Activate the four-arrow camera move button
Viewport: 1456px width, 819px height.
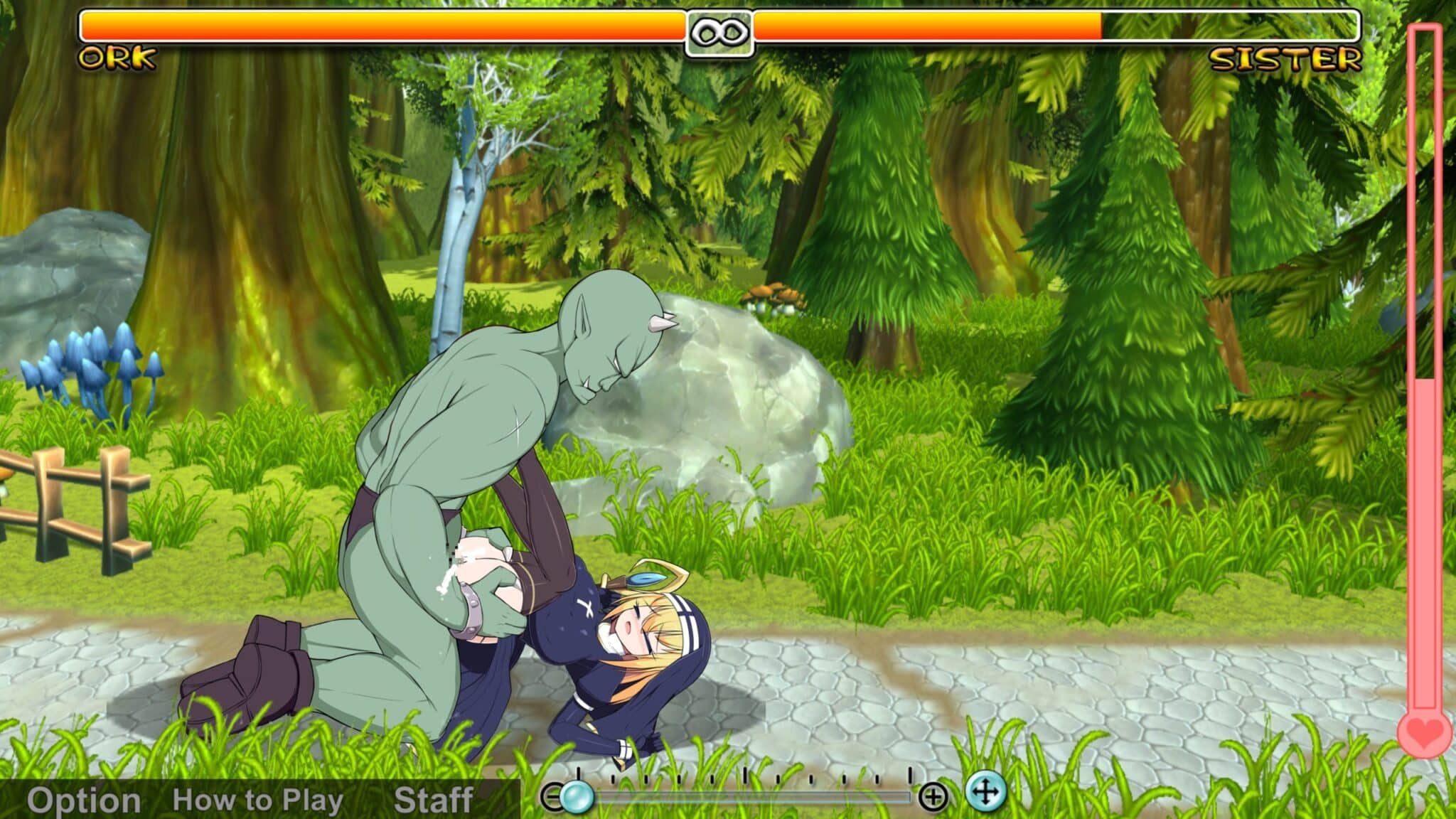pyautogui.click(x=985, y=791)
